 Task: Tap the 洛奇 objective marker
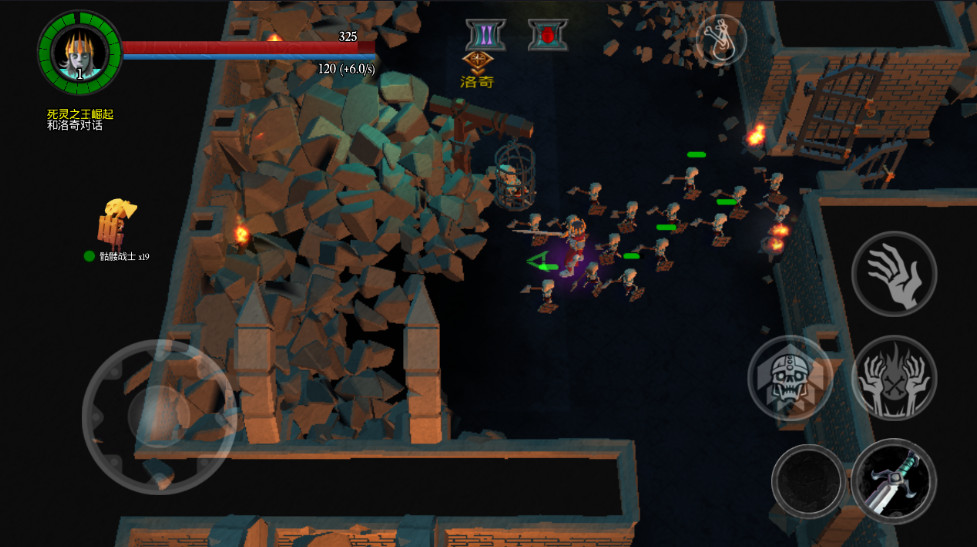[x=478, y=71]
